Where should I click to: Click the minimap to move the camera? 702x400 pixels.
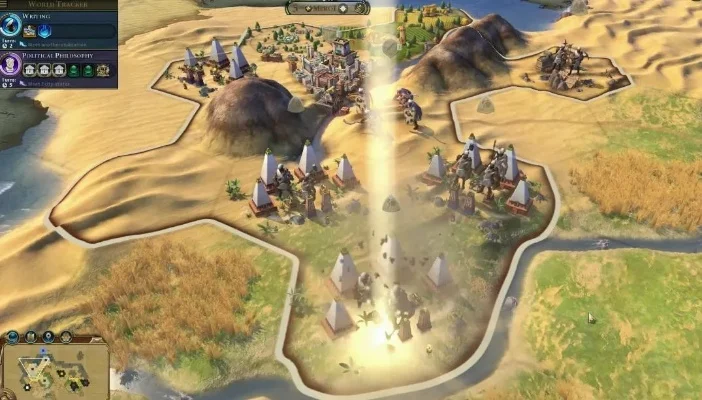[55, 370]
